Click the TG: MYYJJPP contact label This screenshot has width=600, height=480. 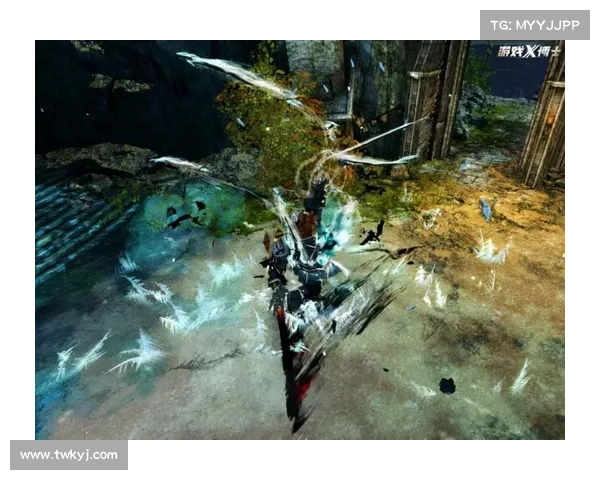[x=535, y=24]
